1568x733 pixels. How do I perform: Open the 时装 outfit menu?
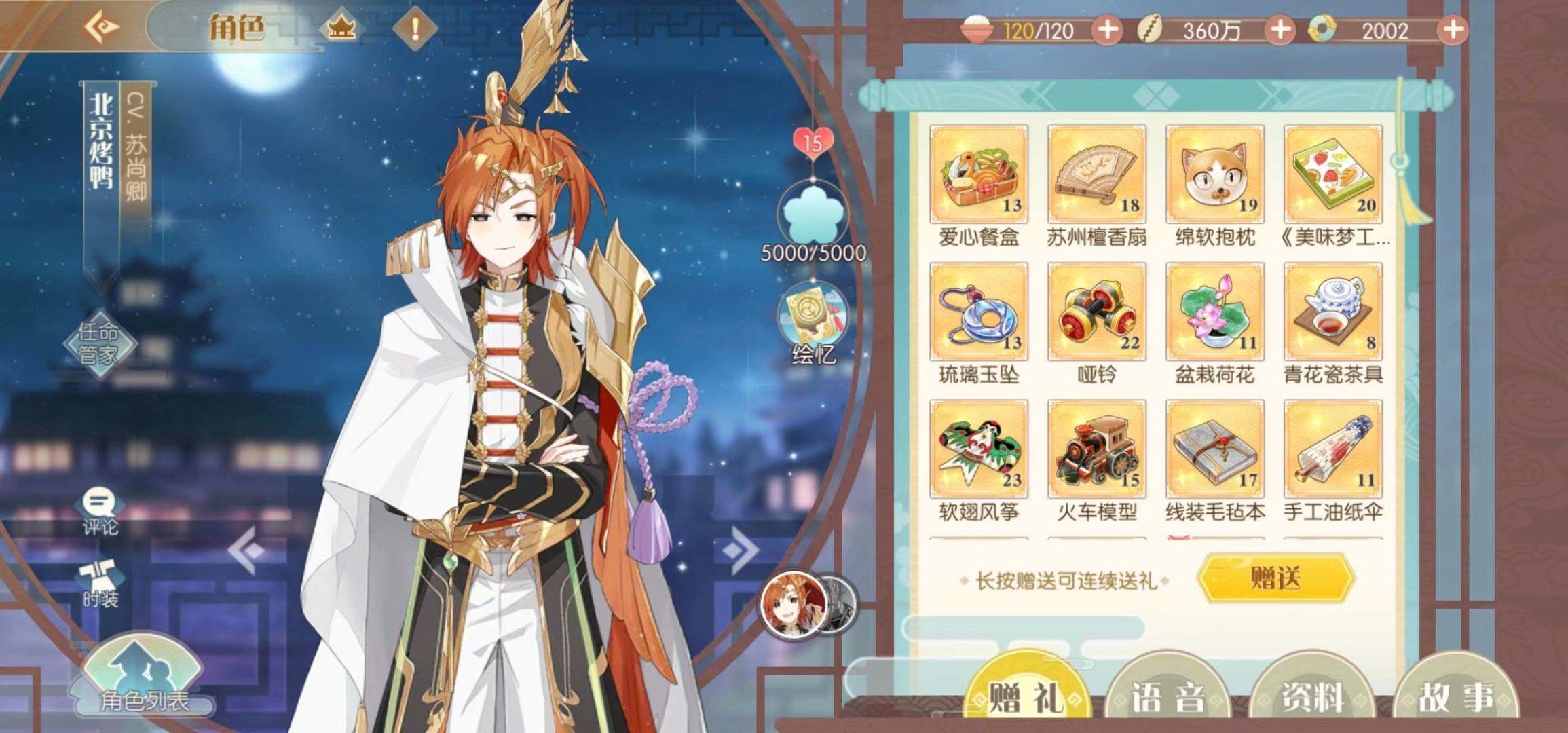pos(100,584)
